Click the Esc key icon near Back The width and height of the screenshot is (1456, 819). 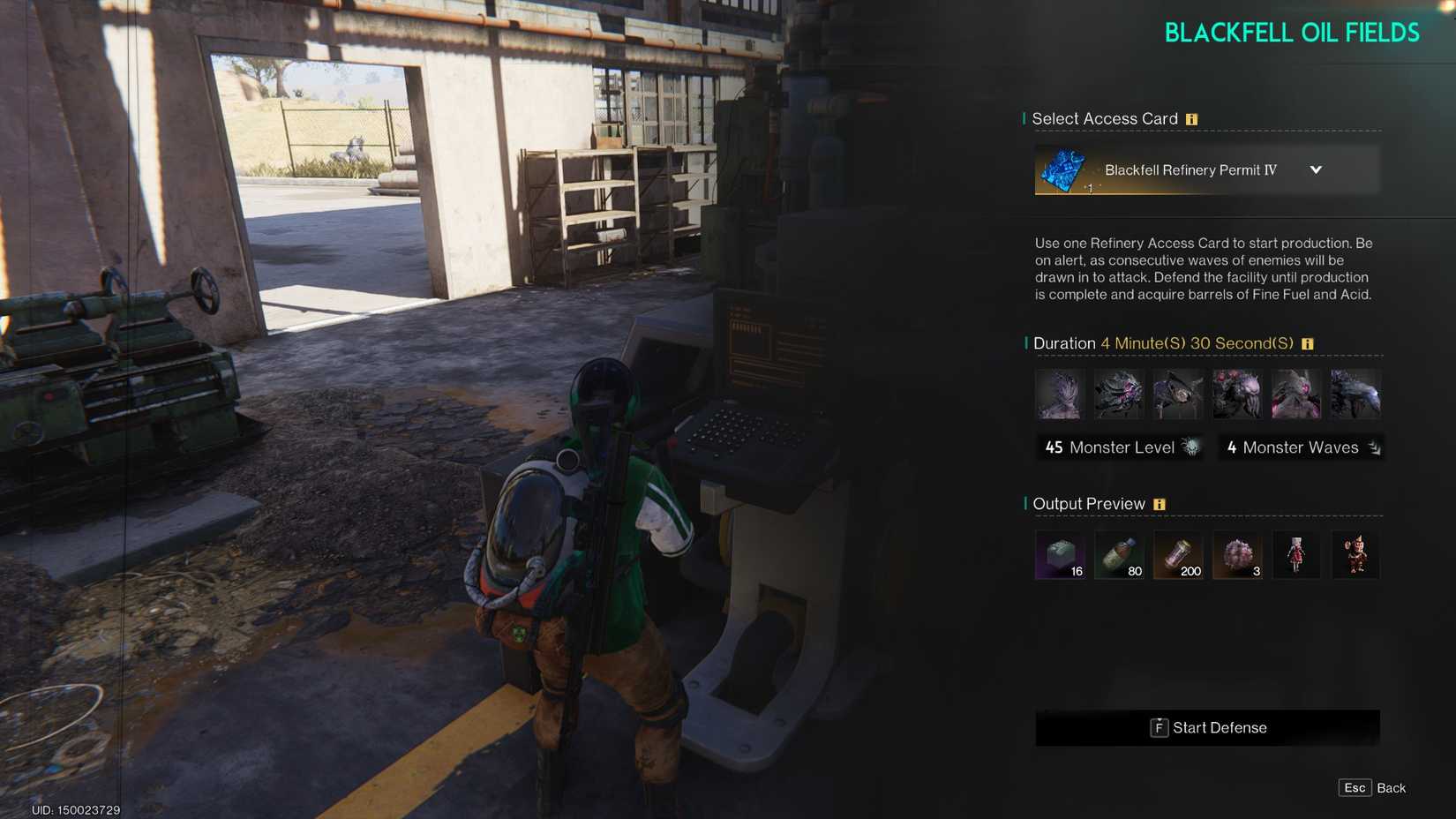[x=1354, y=787]
